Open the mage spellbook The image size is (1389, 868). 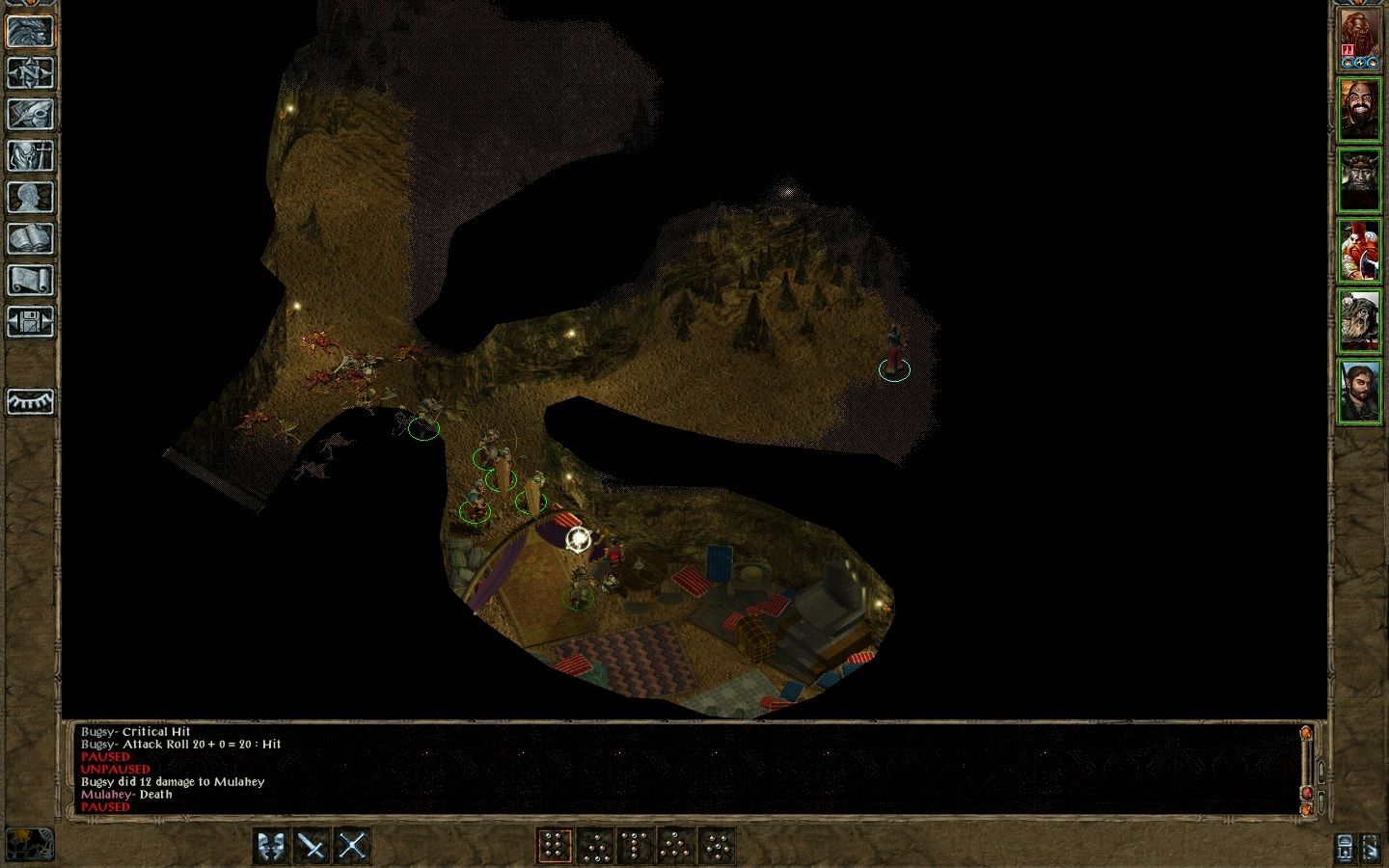click(x=30, y=238)
